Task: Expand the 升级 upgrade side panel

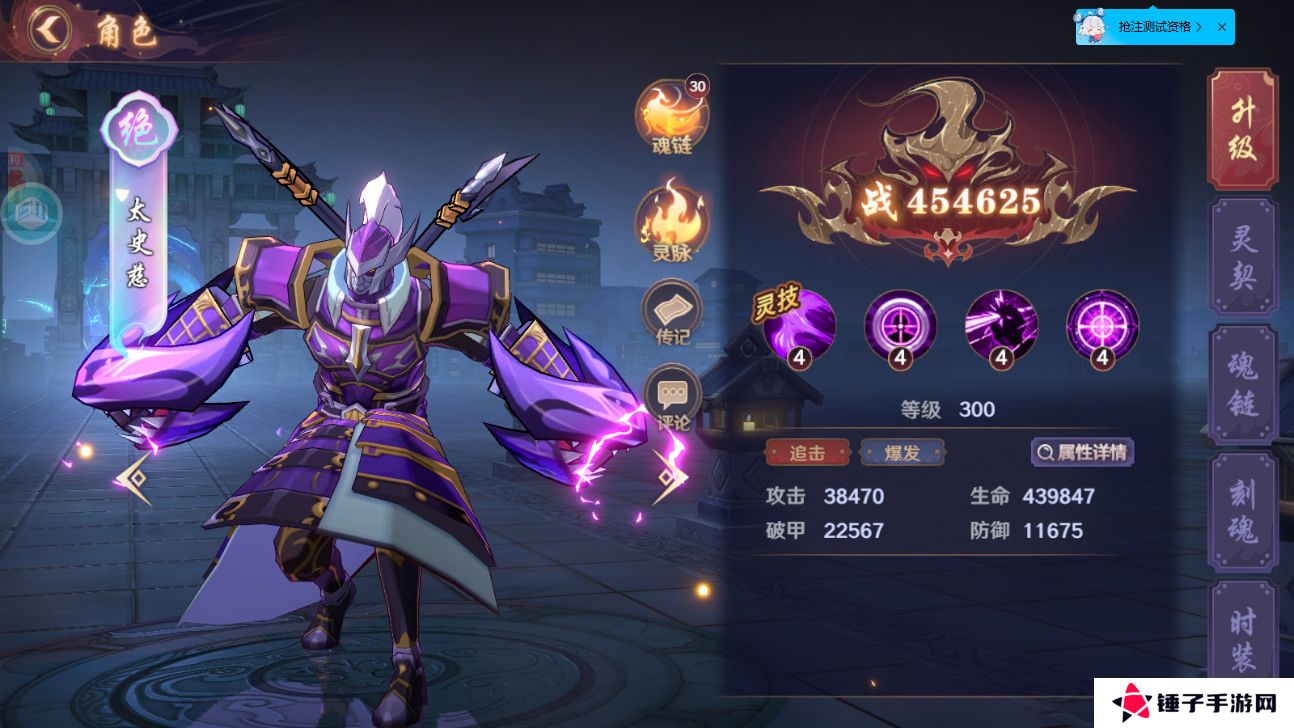Action: pos(1243,128)
